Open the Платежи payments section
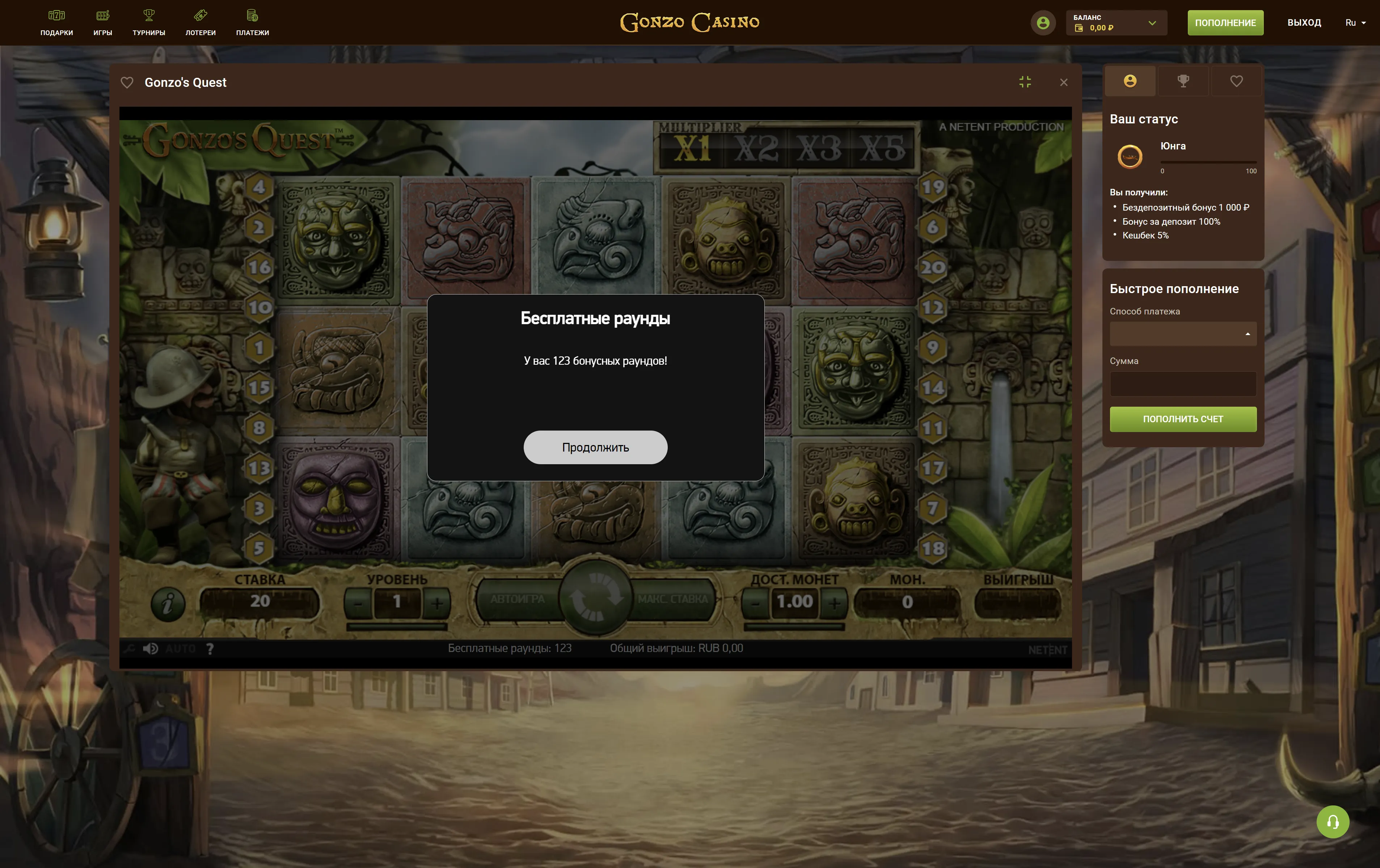 tap(253, 22)
